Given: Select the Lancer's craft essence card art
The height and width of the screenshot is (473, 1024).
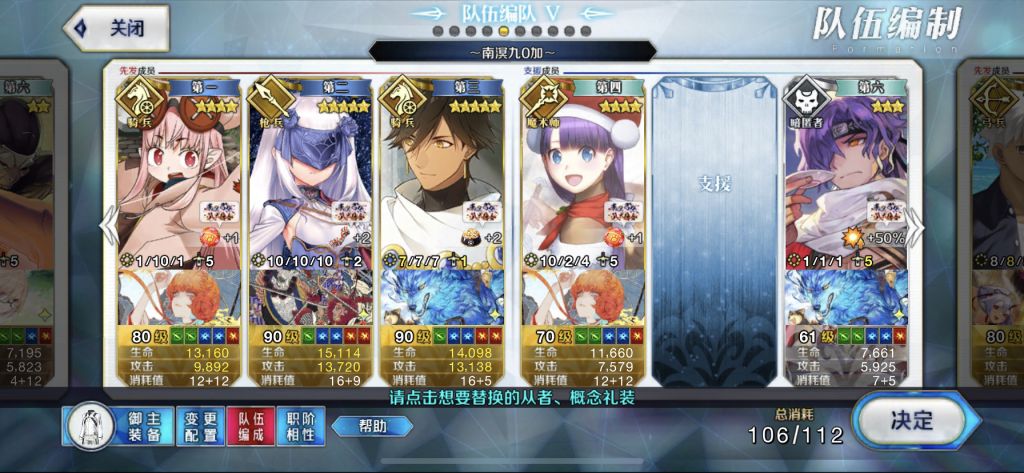Looking at the screenshot, I should coord(310,297).
